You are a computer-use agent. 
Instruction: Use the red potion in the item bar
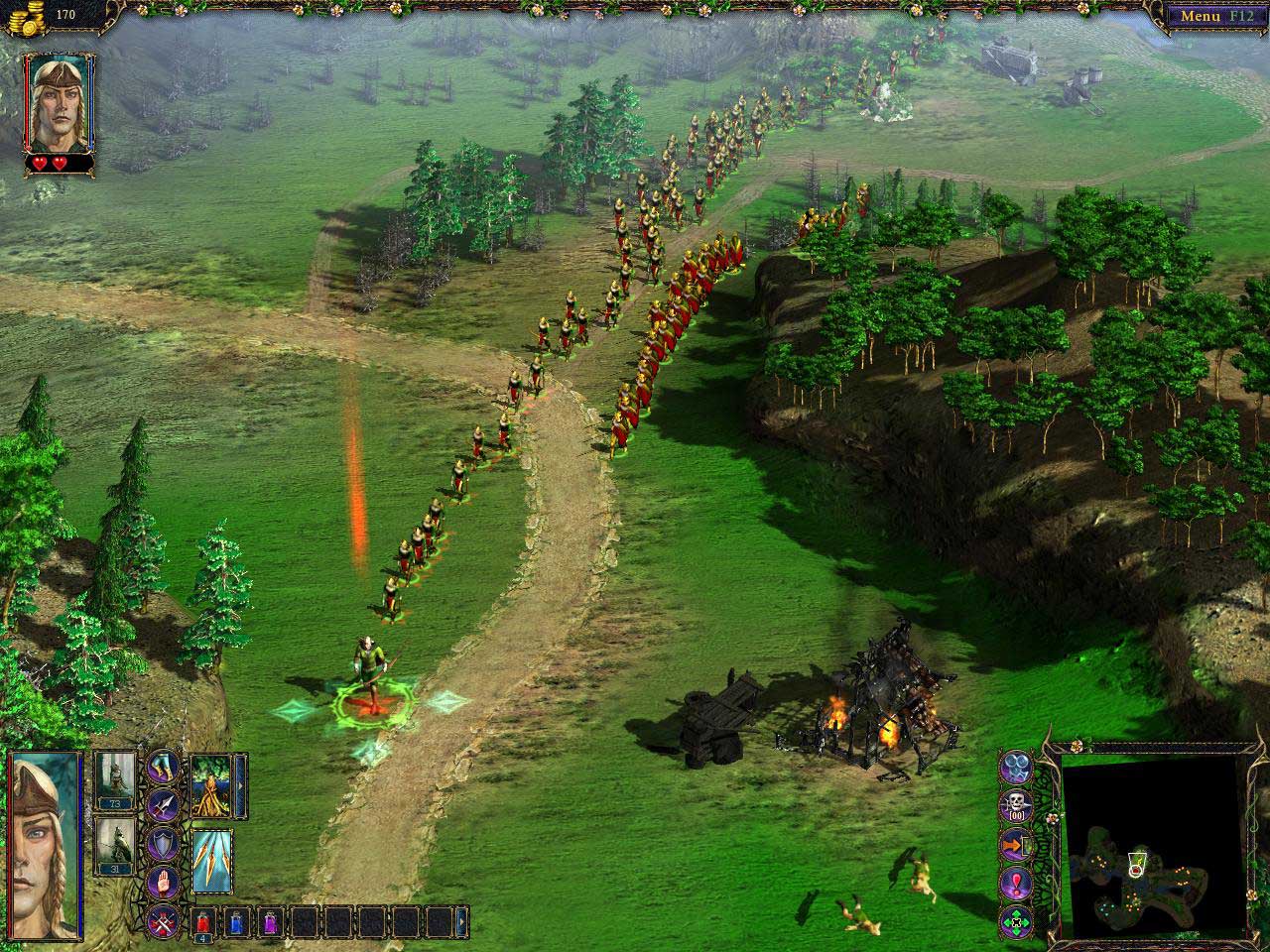tap(202, 921)
